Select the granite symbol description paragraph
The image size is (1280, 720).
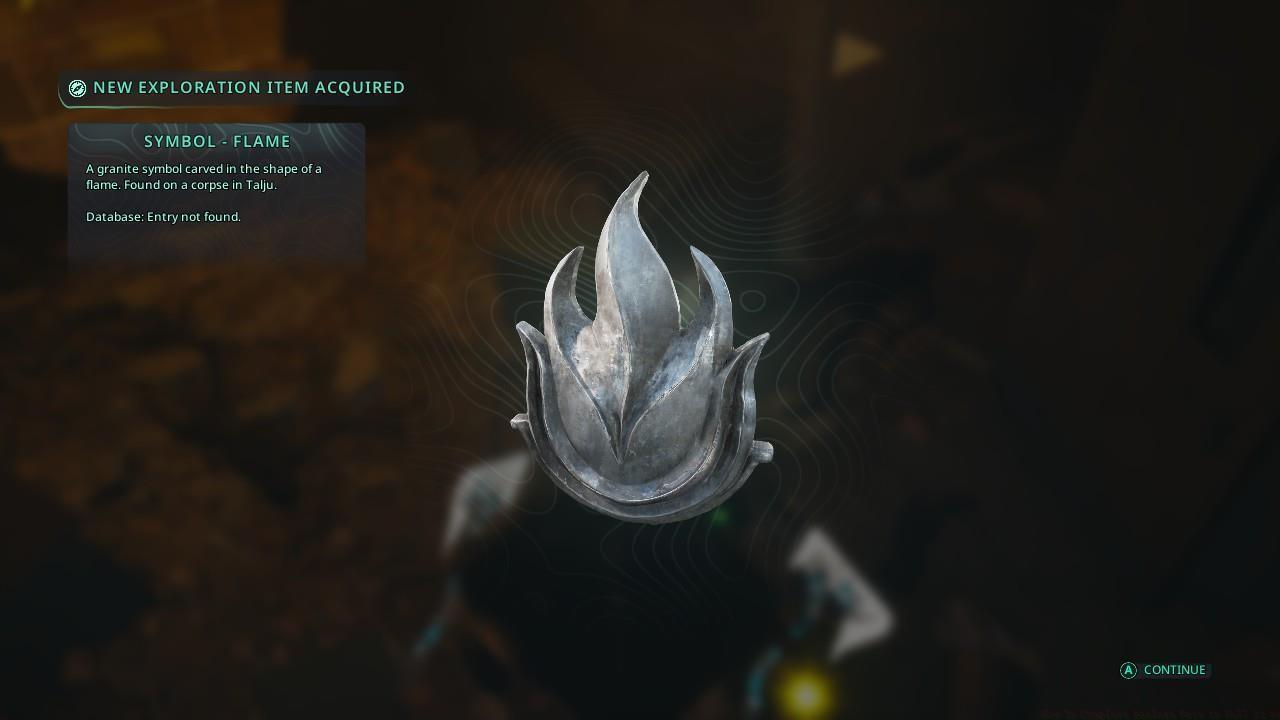pos(203,177)
